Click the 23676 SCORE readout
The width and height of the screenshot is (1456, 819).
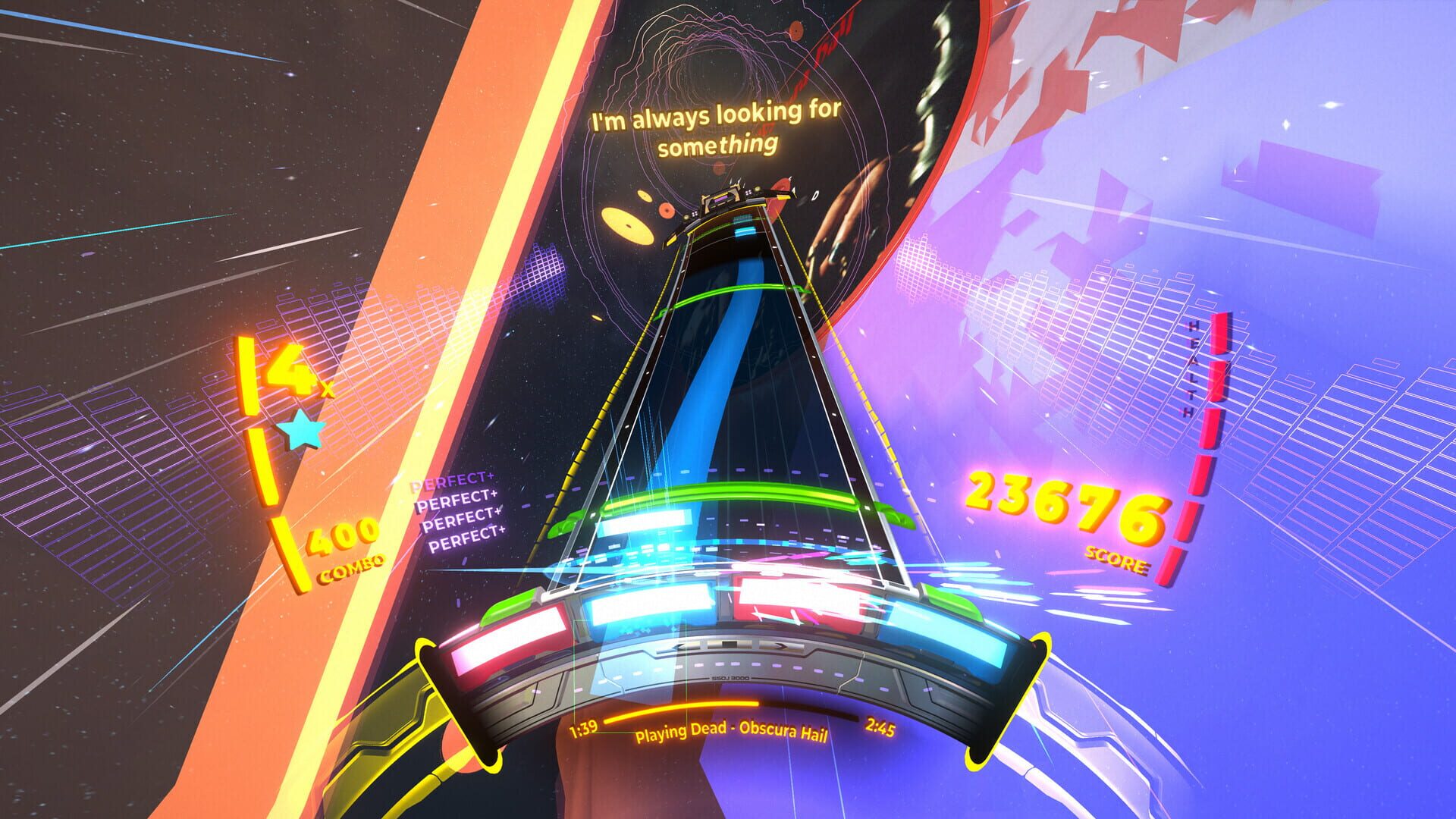point(1062,504)
